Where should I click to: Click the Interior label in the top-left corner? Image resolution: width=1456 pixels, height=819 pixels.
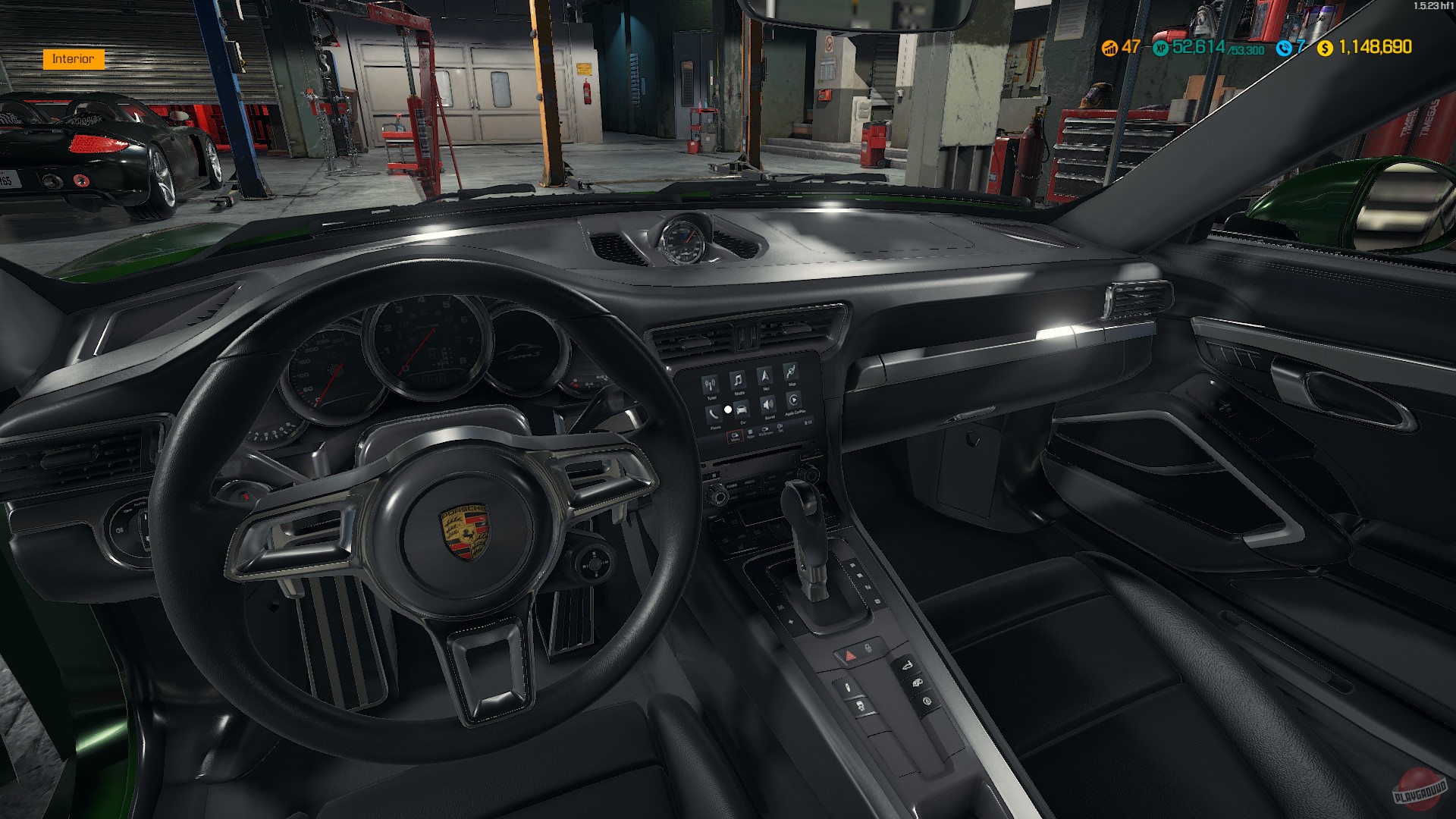click(74, 58)
